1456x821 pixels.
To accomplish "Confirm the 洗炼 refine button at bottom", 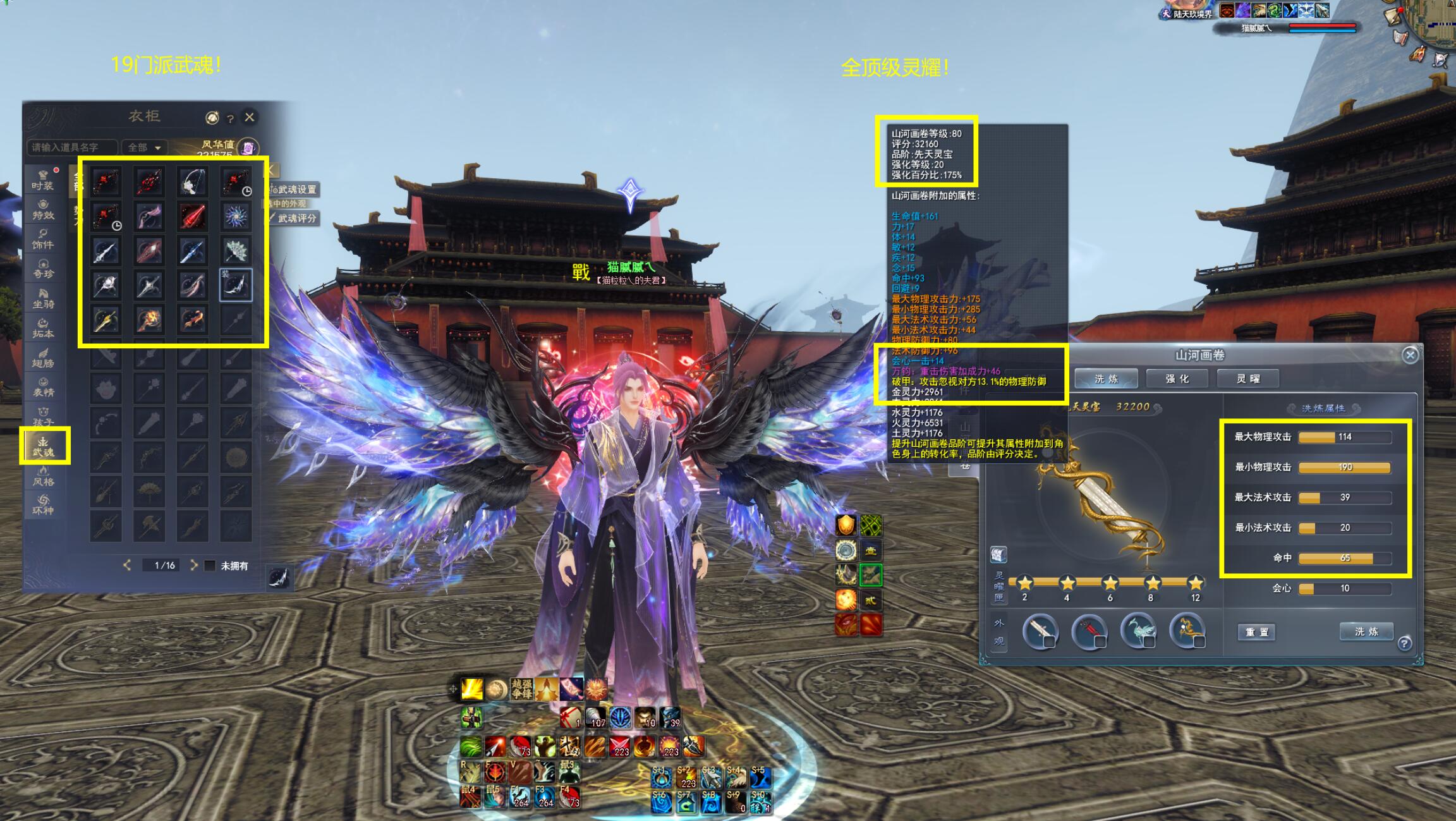I will pyautogui.click(x=1366, y=631).
